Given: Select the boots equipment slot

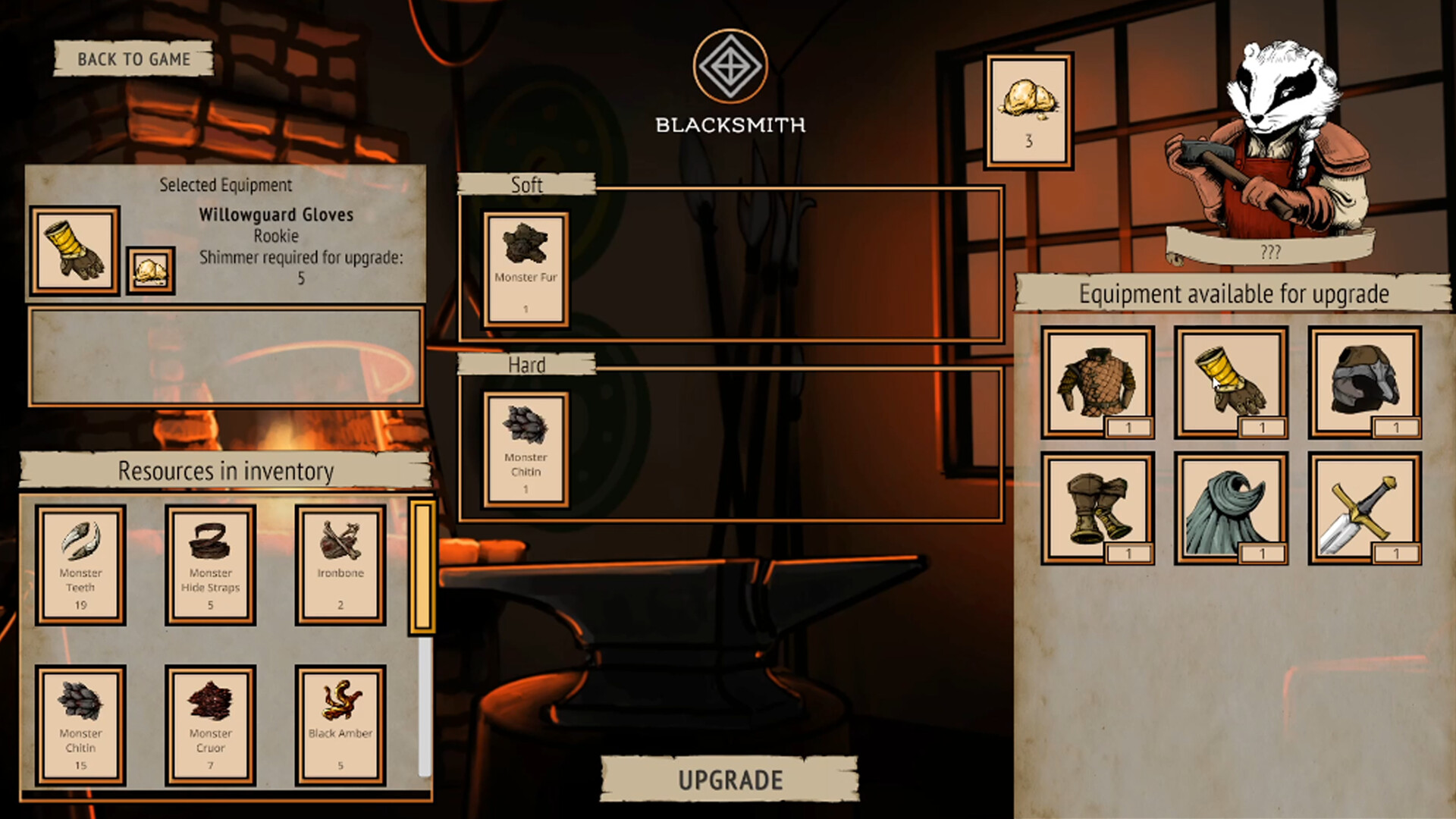Looking at the screenshot, I should (1097, 508).
